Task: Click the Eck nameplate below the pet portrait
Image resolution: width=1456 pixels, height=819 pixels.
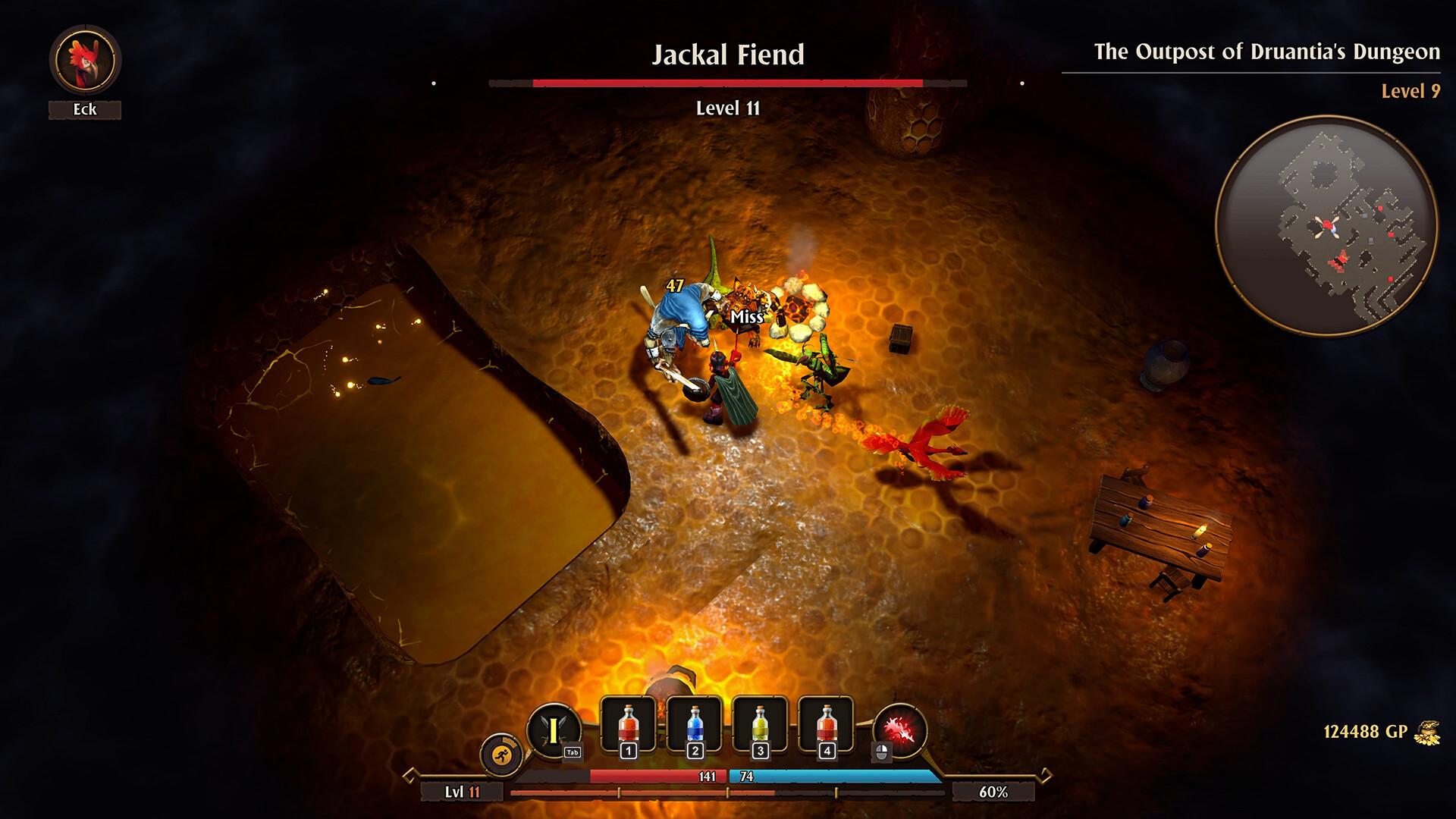Action: click(86, 109)
